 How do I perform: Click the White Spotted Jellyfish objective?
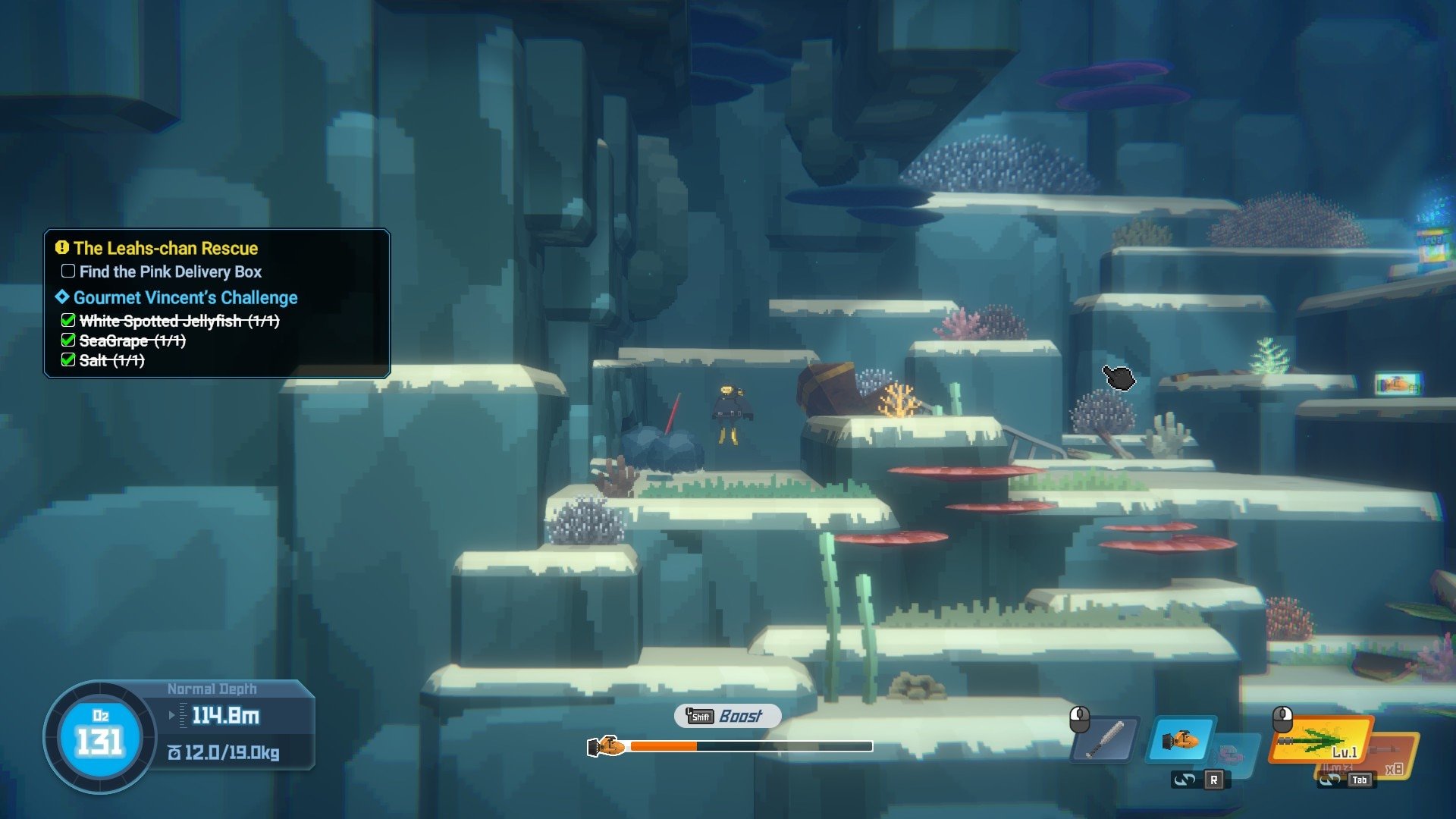click(x=179, y=322)
